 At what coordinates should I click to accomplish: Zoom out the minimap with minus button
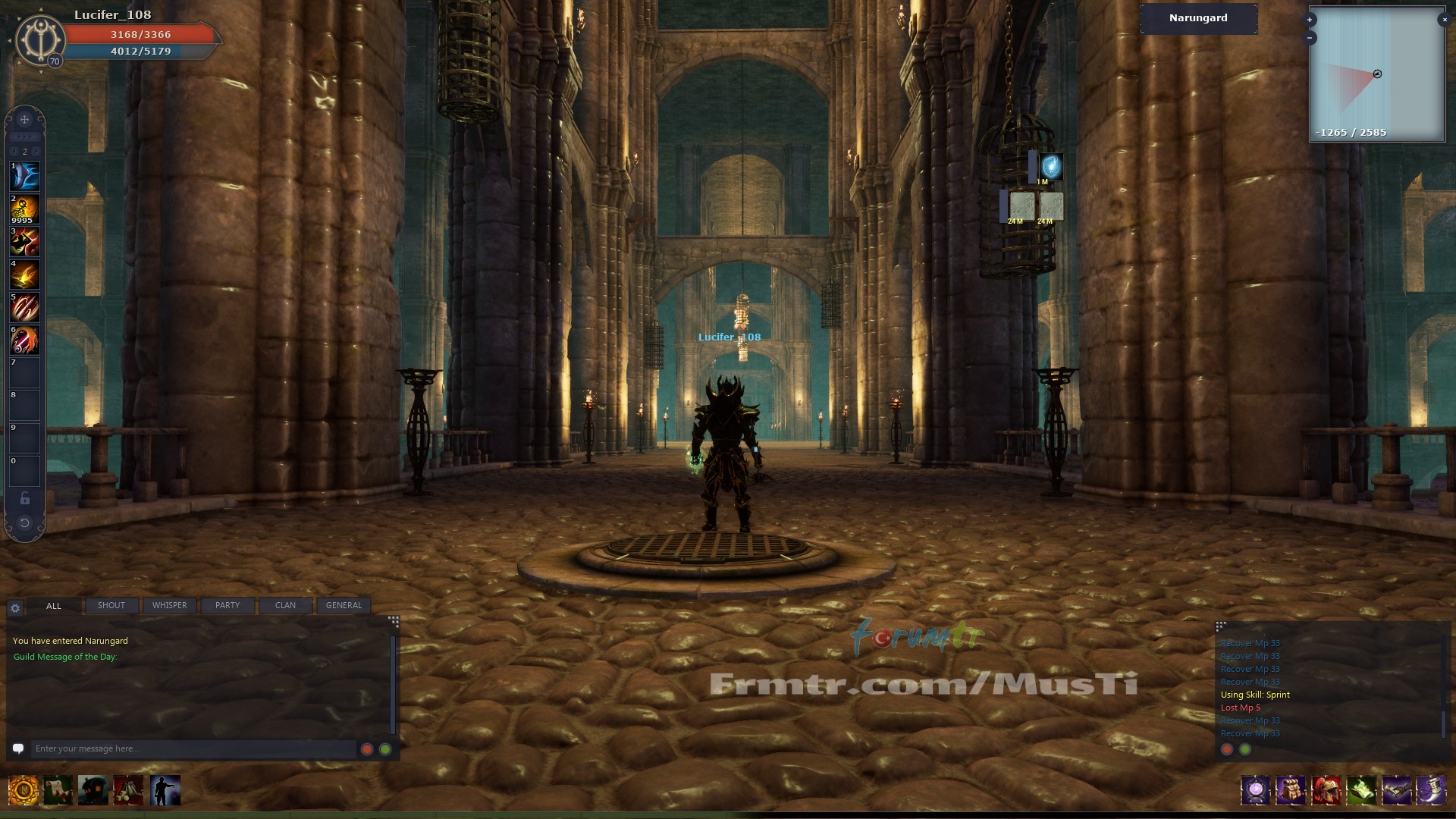pyautogui.click(x=1310, y=38)
